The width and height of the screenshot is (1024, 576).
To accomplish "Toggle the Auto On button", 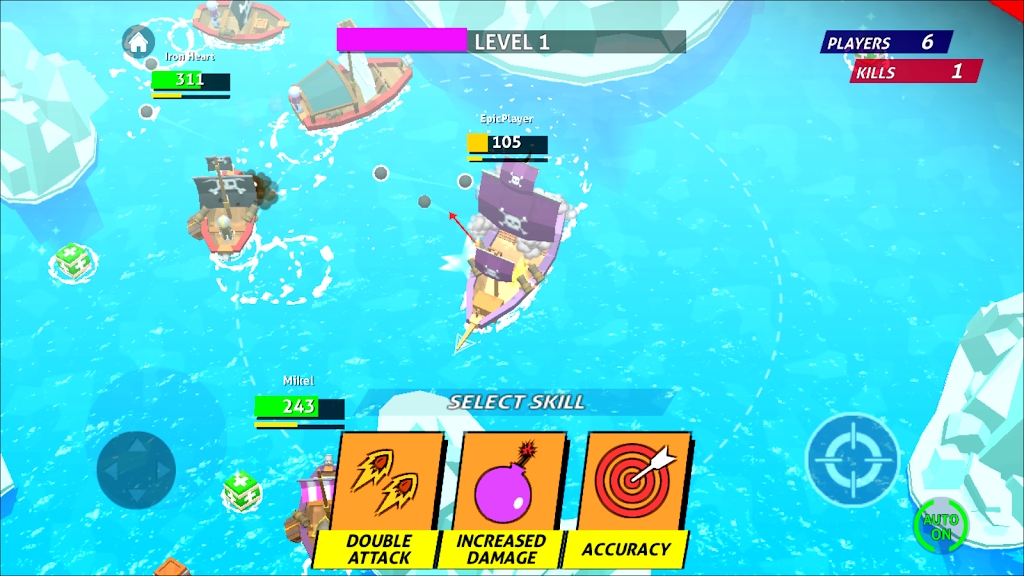I will click(x=940, y=525).
